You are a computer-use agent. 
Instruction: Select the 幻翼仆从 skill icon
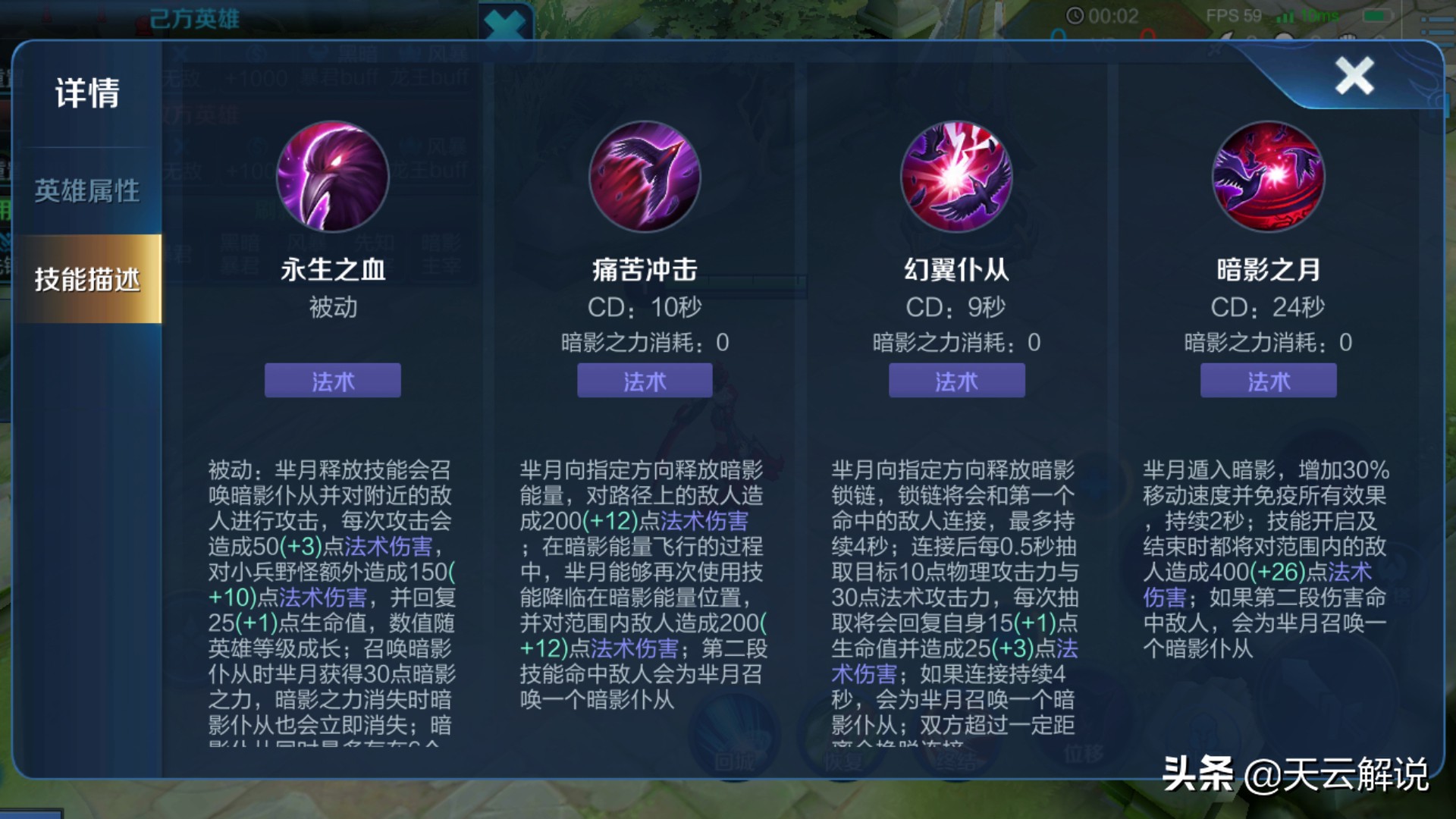pos(957,177)
